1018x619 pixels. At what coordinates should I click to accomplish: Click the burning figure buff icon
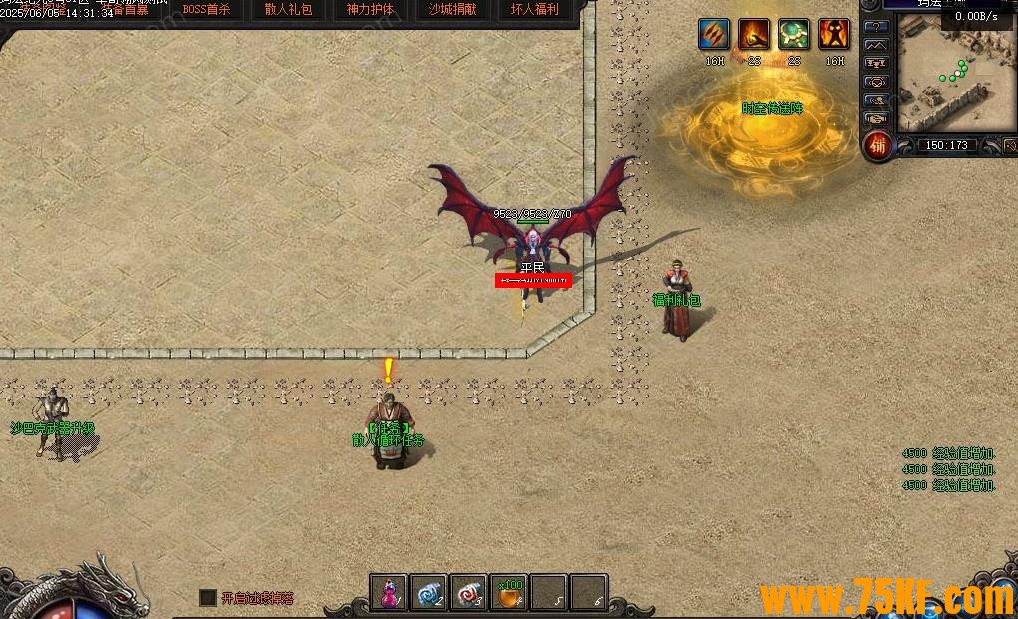point(834,34)
